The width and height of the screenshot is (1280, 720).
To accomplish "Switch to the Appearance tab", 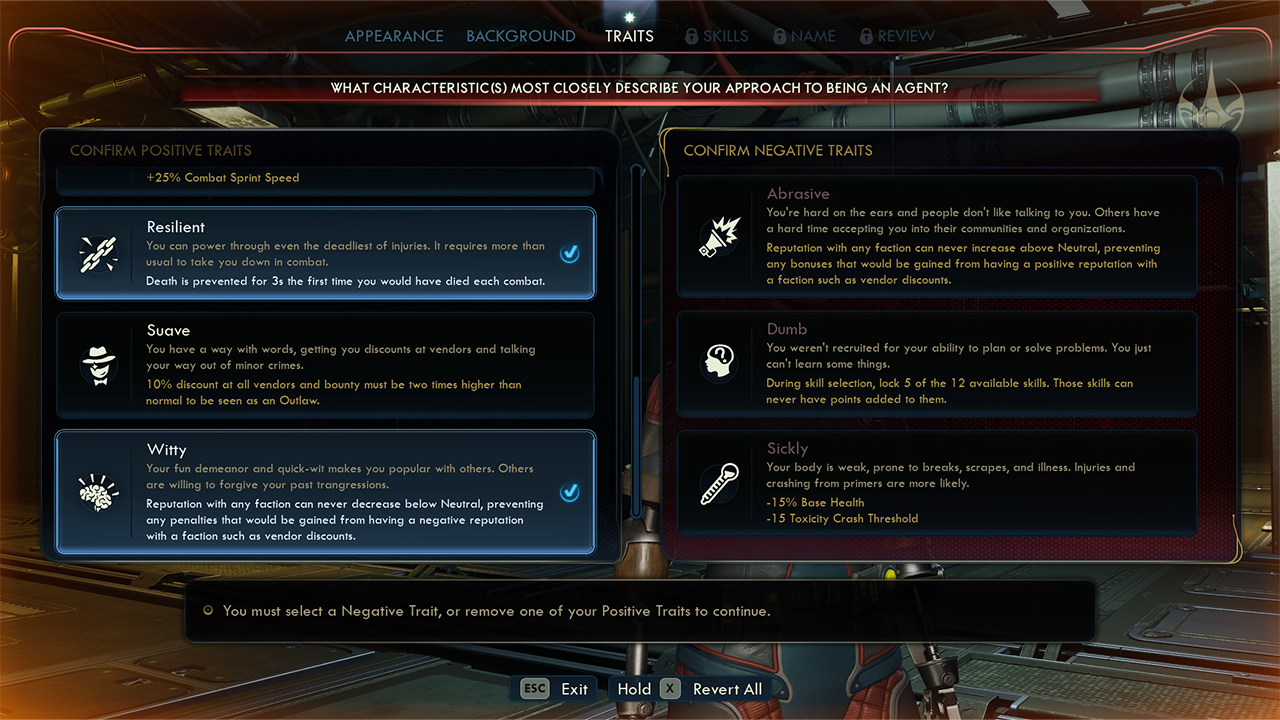I will click(x=394, y=36).
